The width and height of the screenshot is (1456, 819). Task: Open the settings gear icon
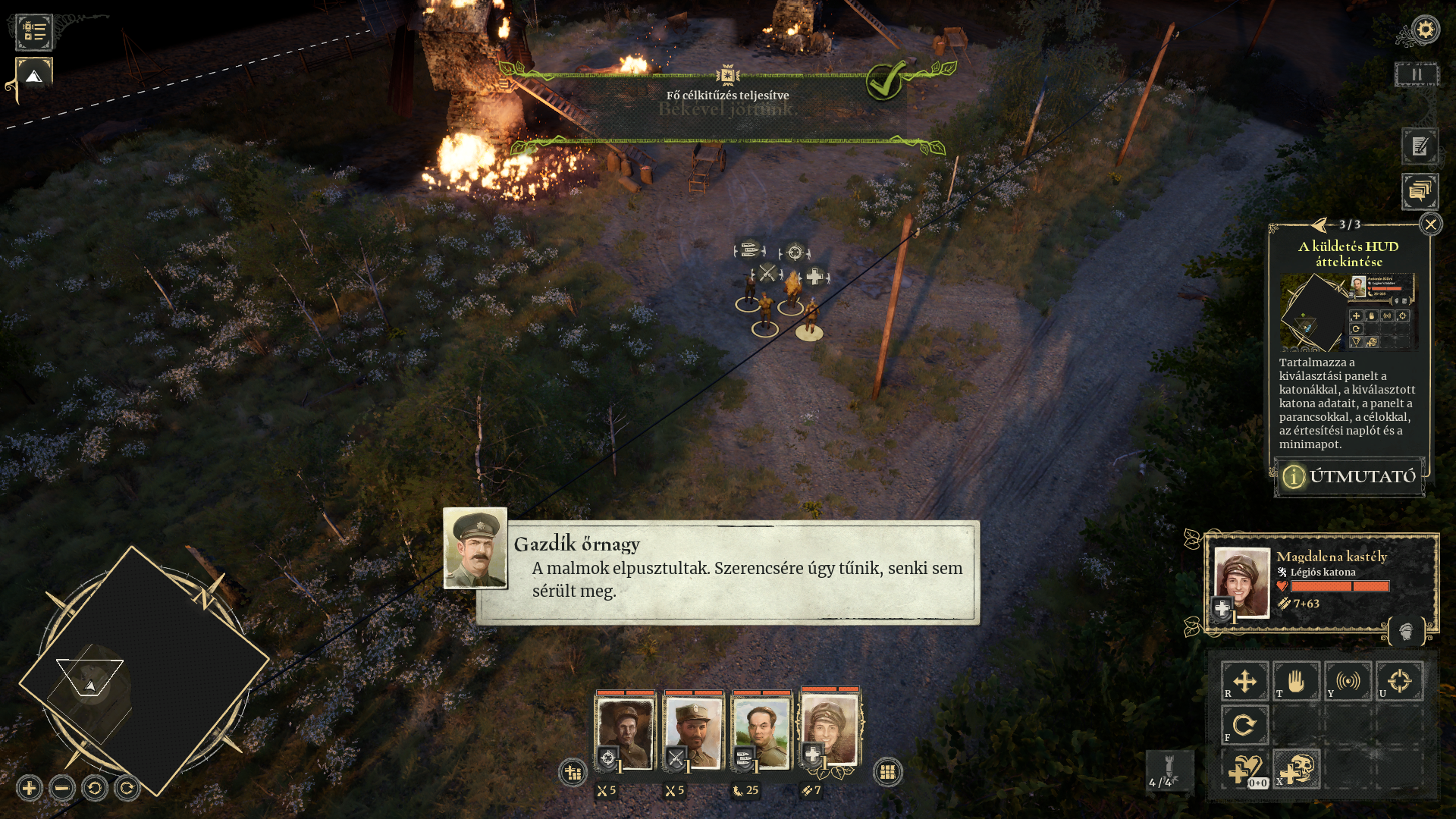[x=1425, y=30]
